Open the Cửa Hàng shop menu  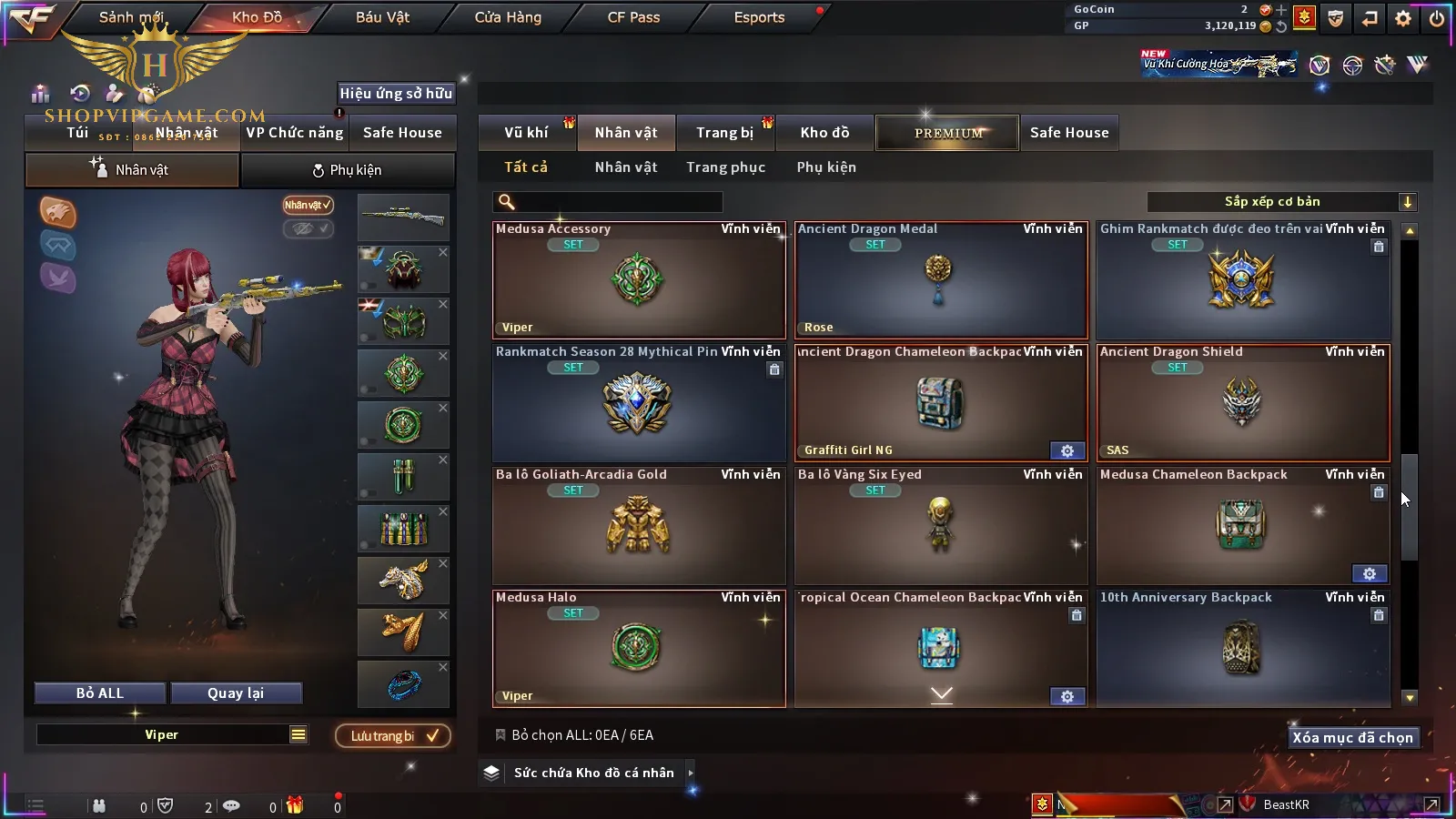point(508,17)
